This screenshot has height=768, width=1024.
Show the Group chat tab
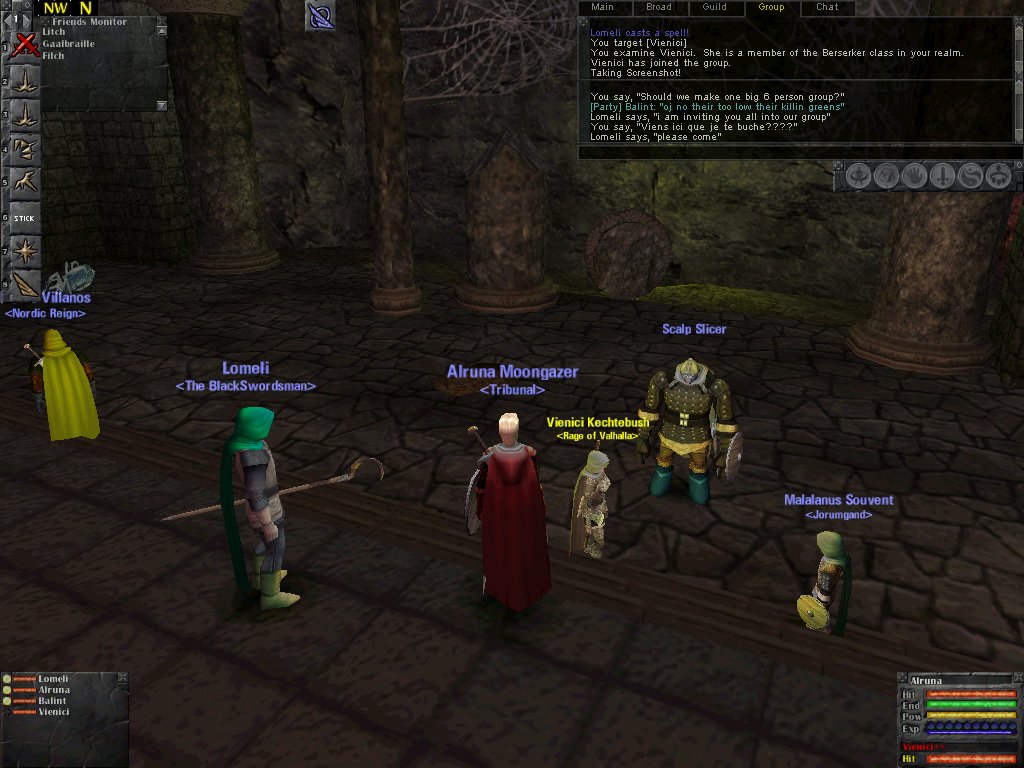(771, 7)
